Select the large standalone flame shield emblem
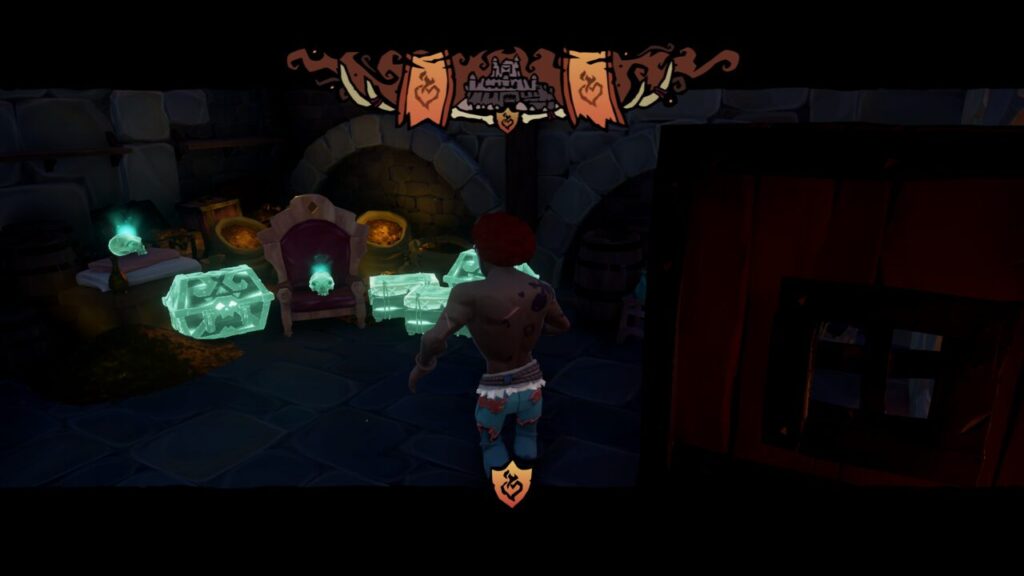1024x576 pixels. click(x=511, y=485)
